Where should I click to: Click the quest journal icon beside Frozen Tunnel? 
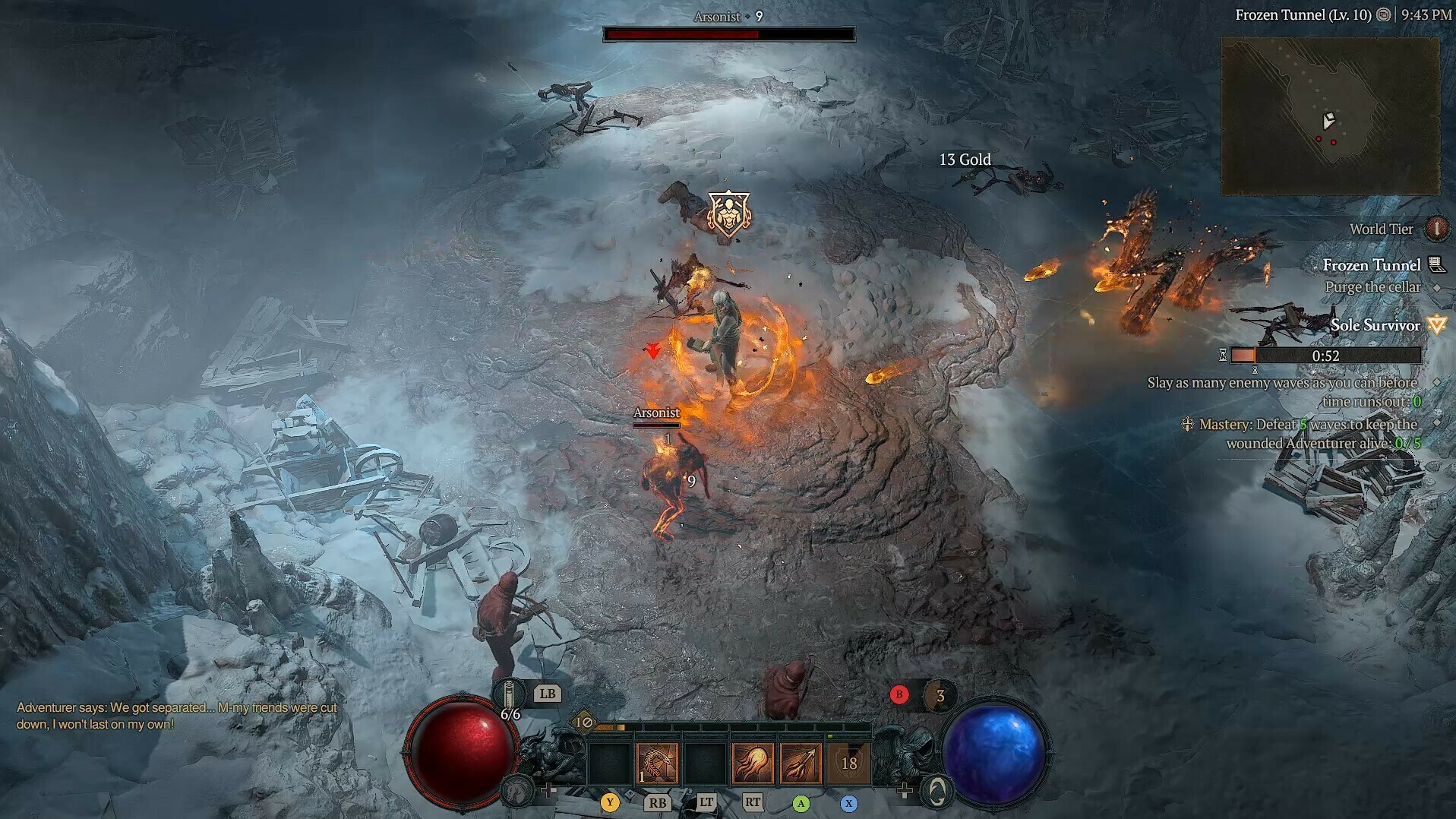pyautogui.click(x=1435, y=266)
